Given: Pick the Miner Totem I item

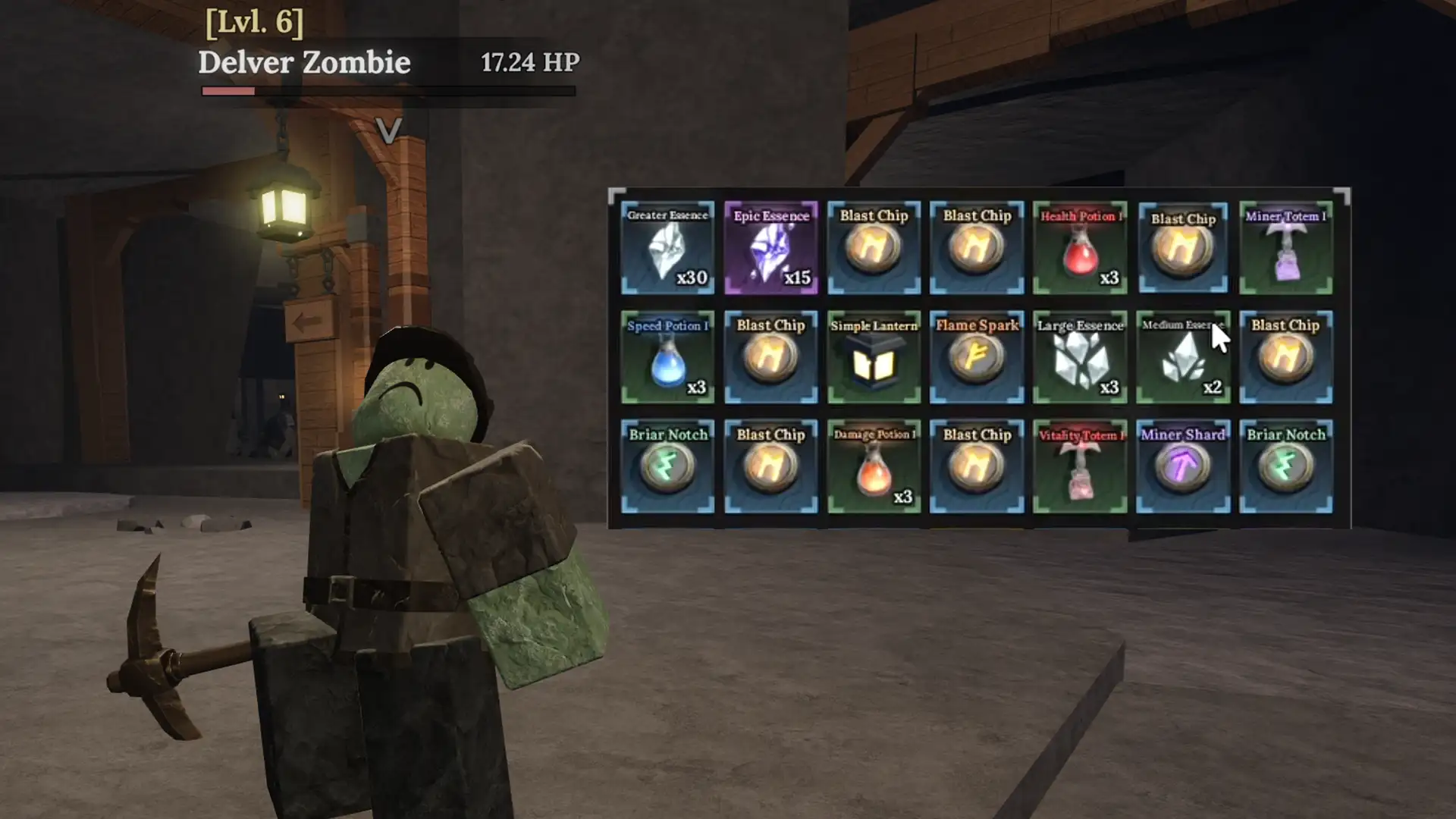Looking at the screenshot, I should pyautogui.click(x=1286, y=246).
